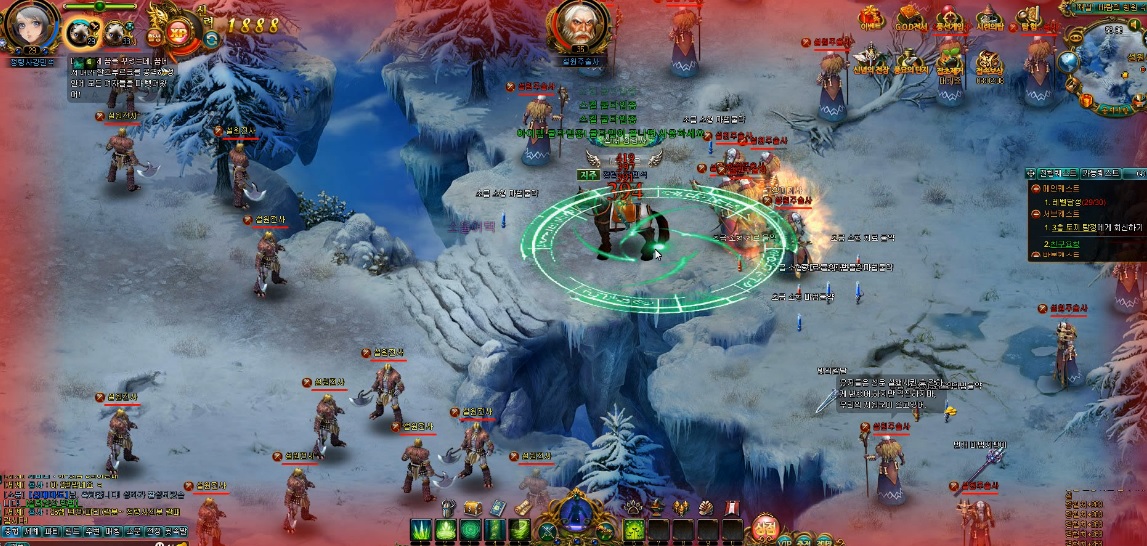Open the globe world map button
Image resolution: width=1147 pixels, height=546 pixels.
(x=1069, y=61)
